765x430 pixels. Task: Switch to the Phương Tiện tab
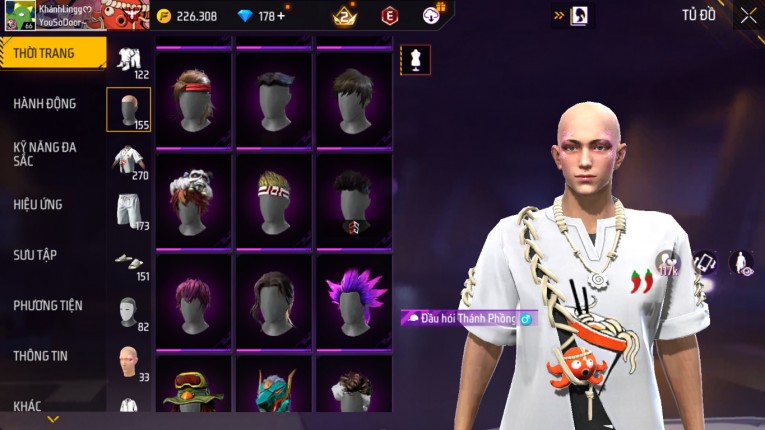pyautogui.click(x=48, y=305)
